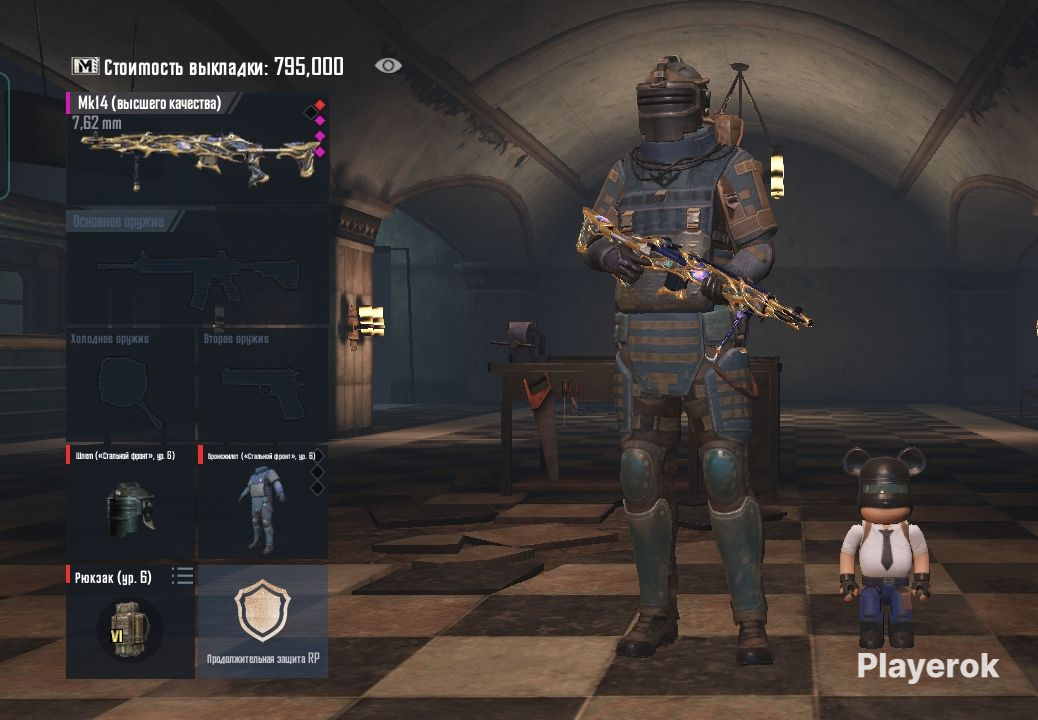Open the level 6 backpack slot
Screen dimensions: 1038x720
tap(130, 626)
